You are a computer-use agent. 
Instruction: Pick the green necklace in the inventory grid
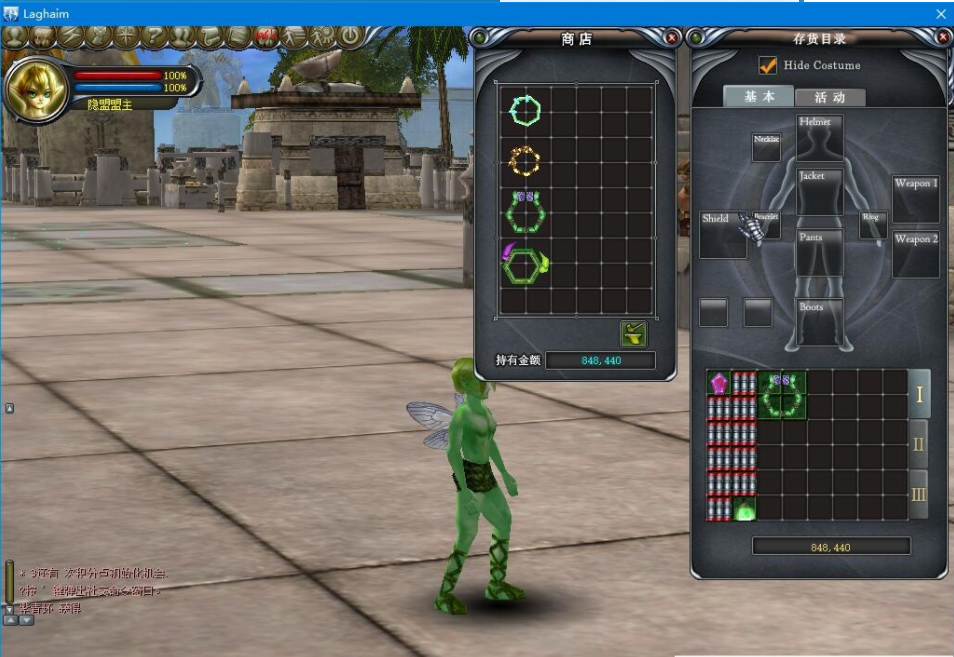tap(782, 394)
